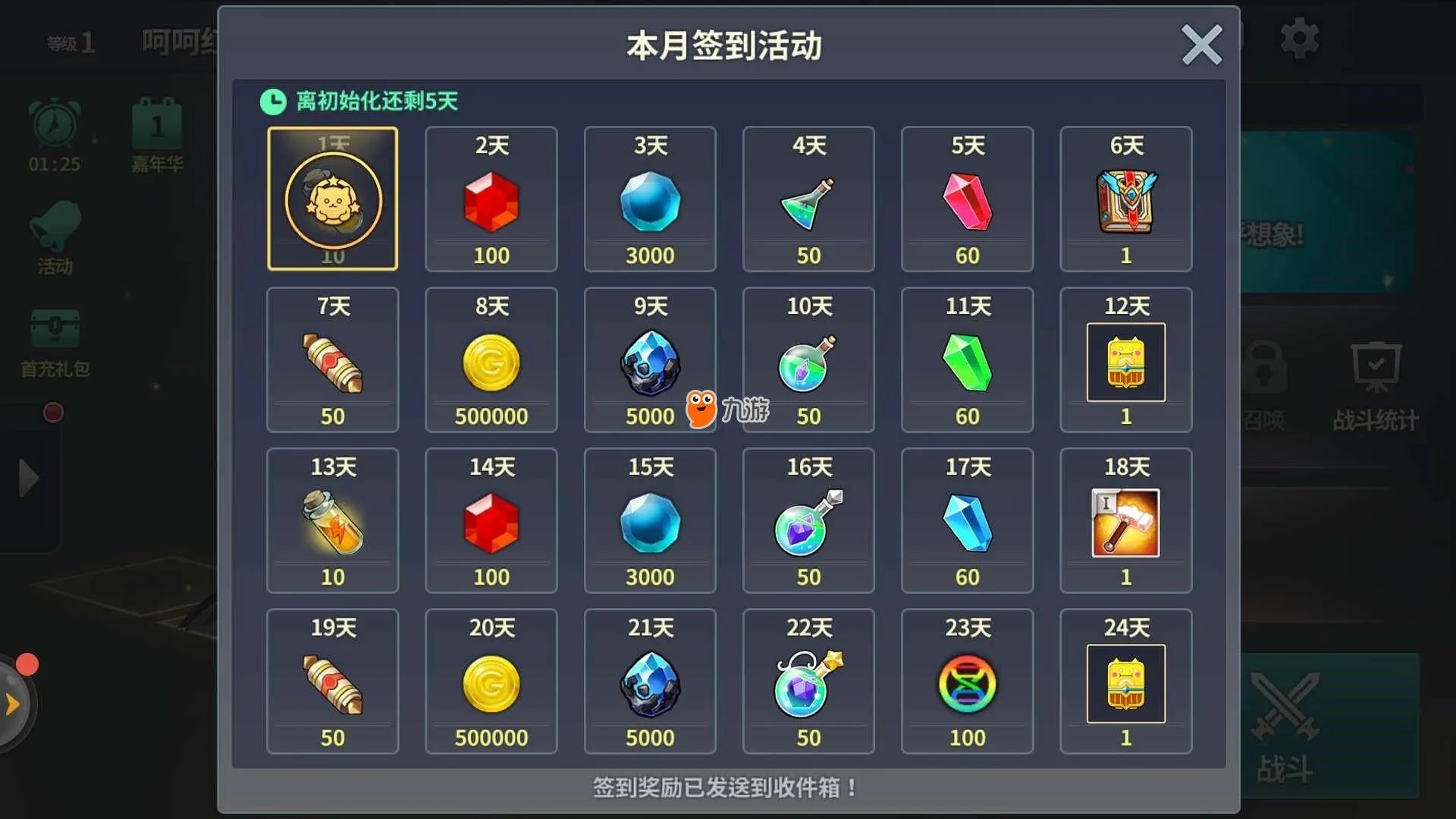Select the Day 24 golden card reward
1456x819 pixels.
(1125, 681)
